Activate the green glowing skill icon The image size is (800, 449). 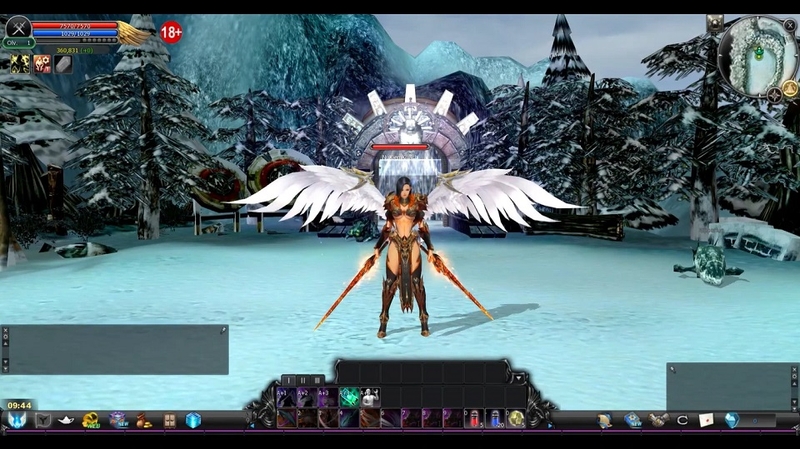tap(349, 397)
